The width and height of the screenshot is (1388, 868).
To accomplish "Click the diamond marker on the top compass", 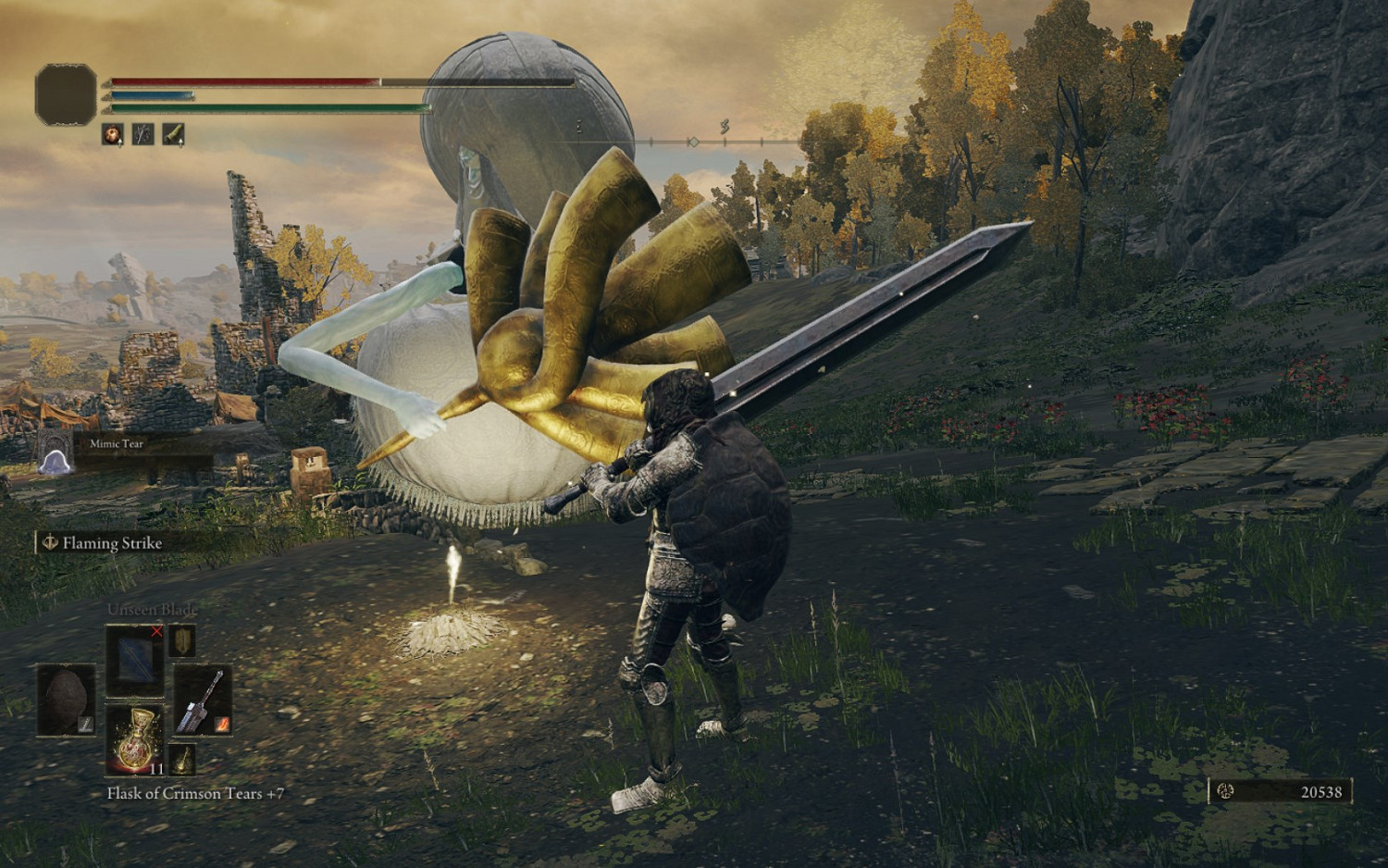I will [691, 142].
